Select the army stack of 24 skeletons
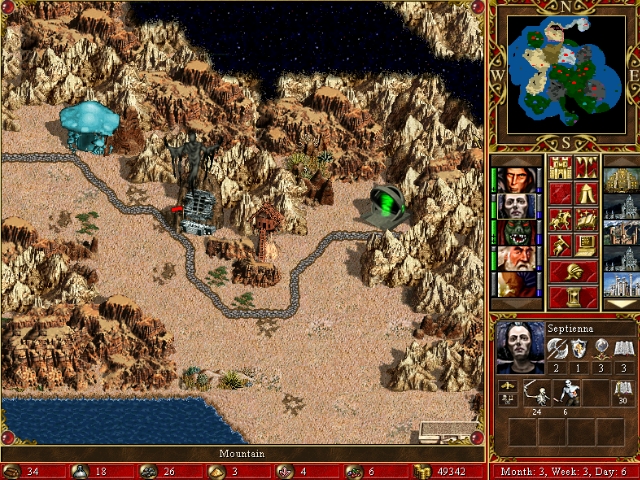Viewport: 640px width, 480px height. pyautogui.click(x=540, y=393)
